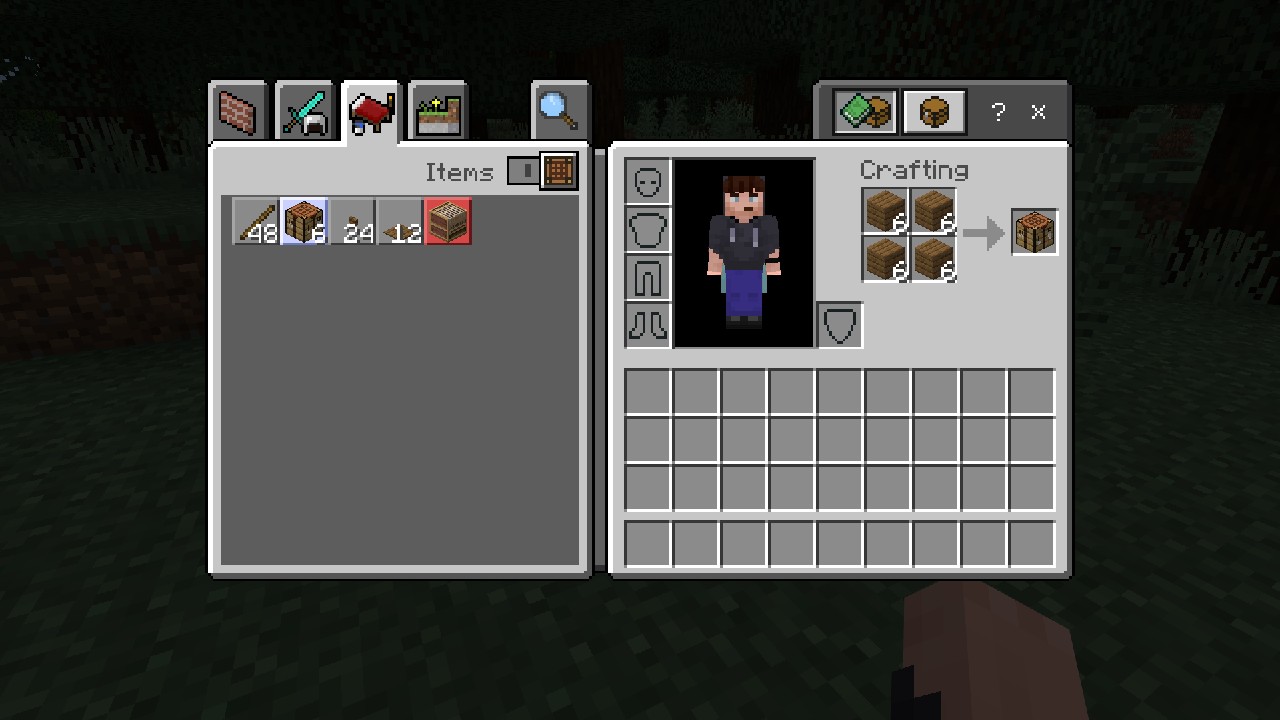
Task: Switch to the Search tab
Action: click(560, 111)
